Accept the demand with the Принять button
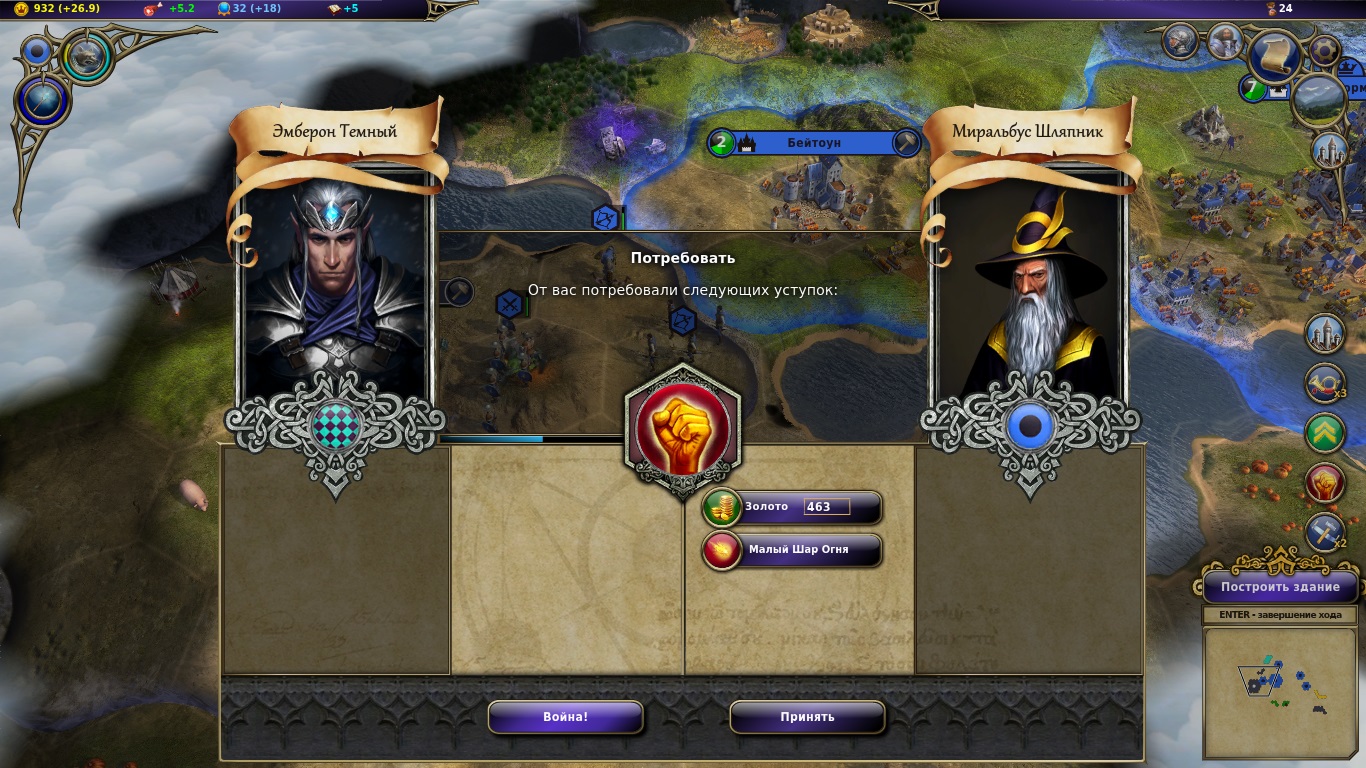This screenshot has height=768, width=1366. 807,717
